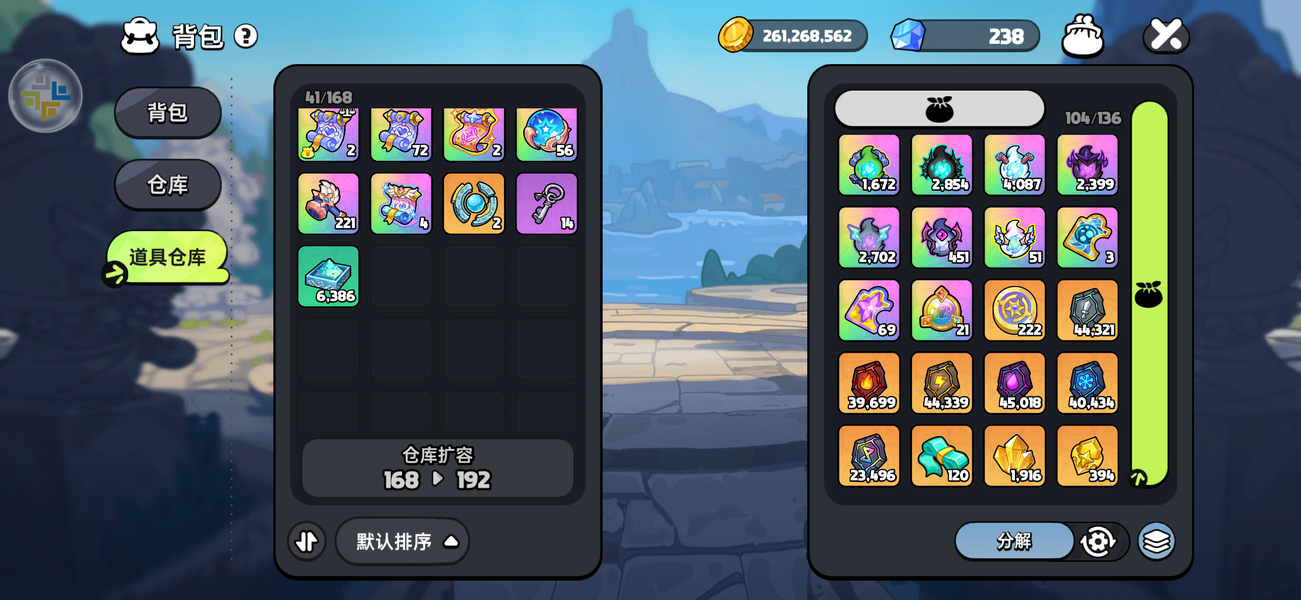
Task: Open the decompose gear settings
Action: click(1098, 541)
